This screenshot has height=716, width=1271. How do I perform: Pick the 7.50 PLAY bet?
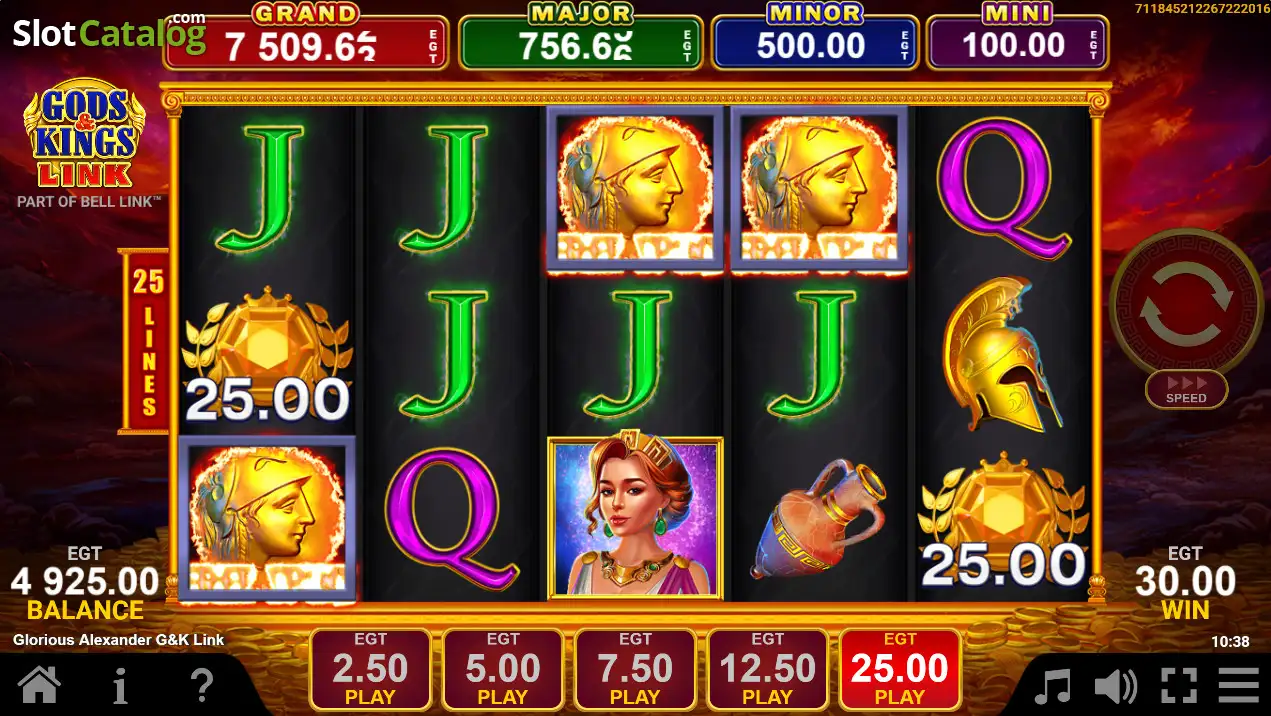point(635,670)
